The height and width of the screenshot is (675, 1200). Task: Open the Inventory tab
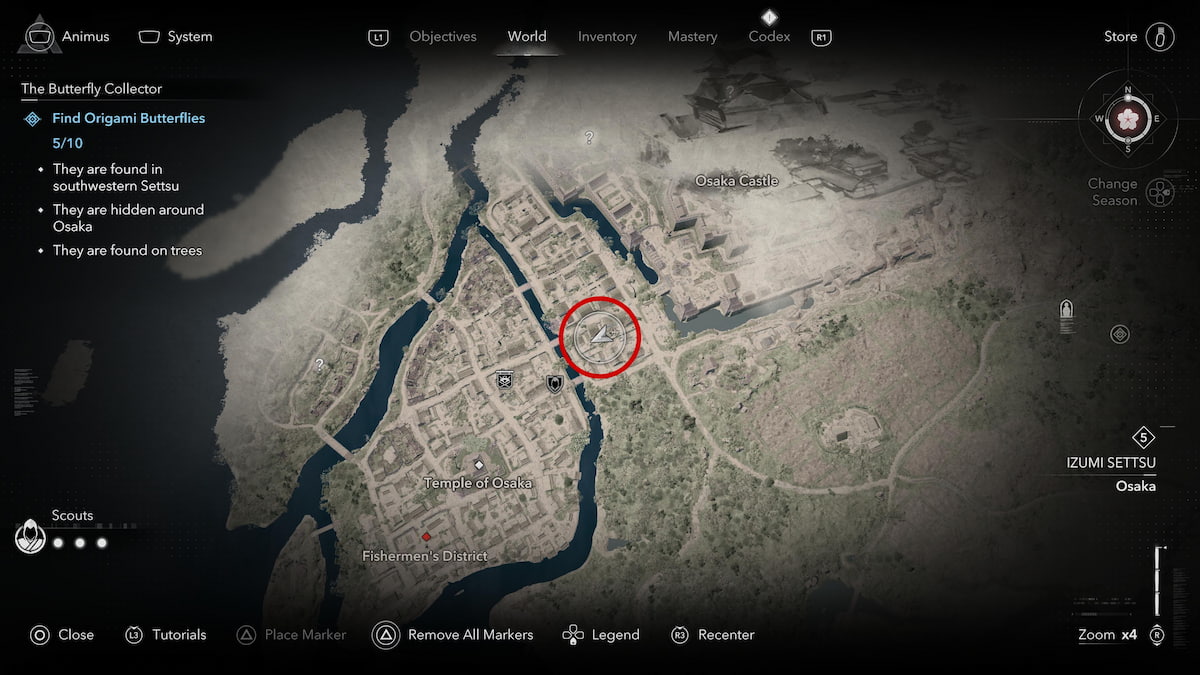click(x=607, y=37)
